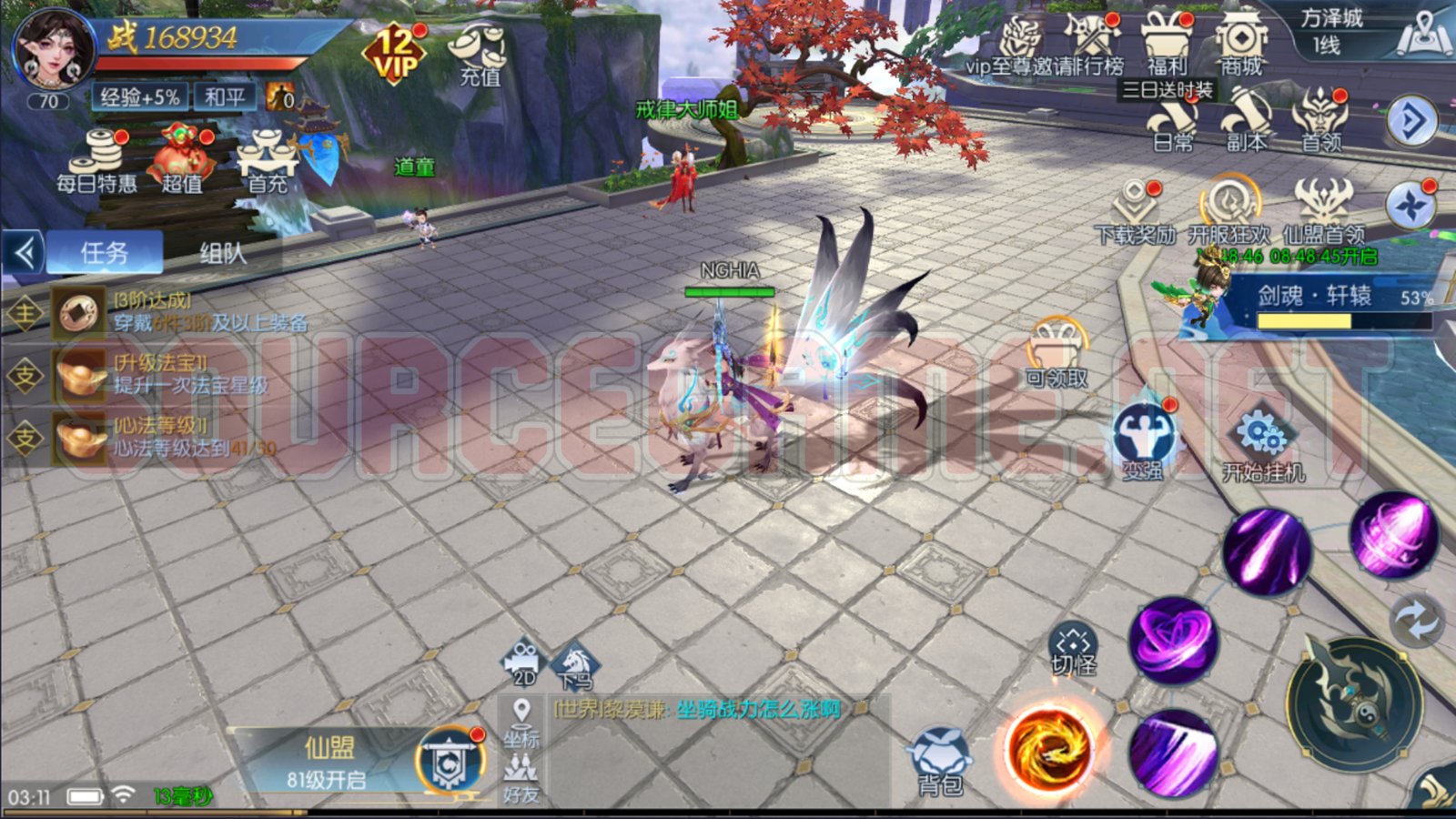Open the 充值 recharge shop

pyautogui.click(x=480, y=55)
